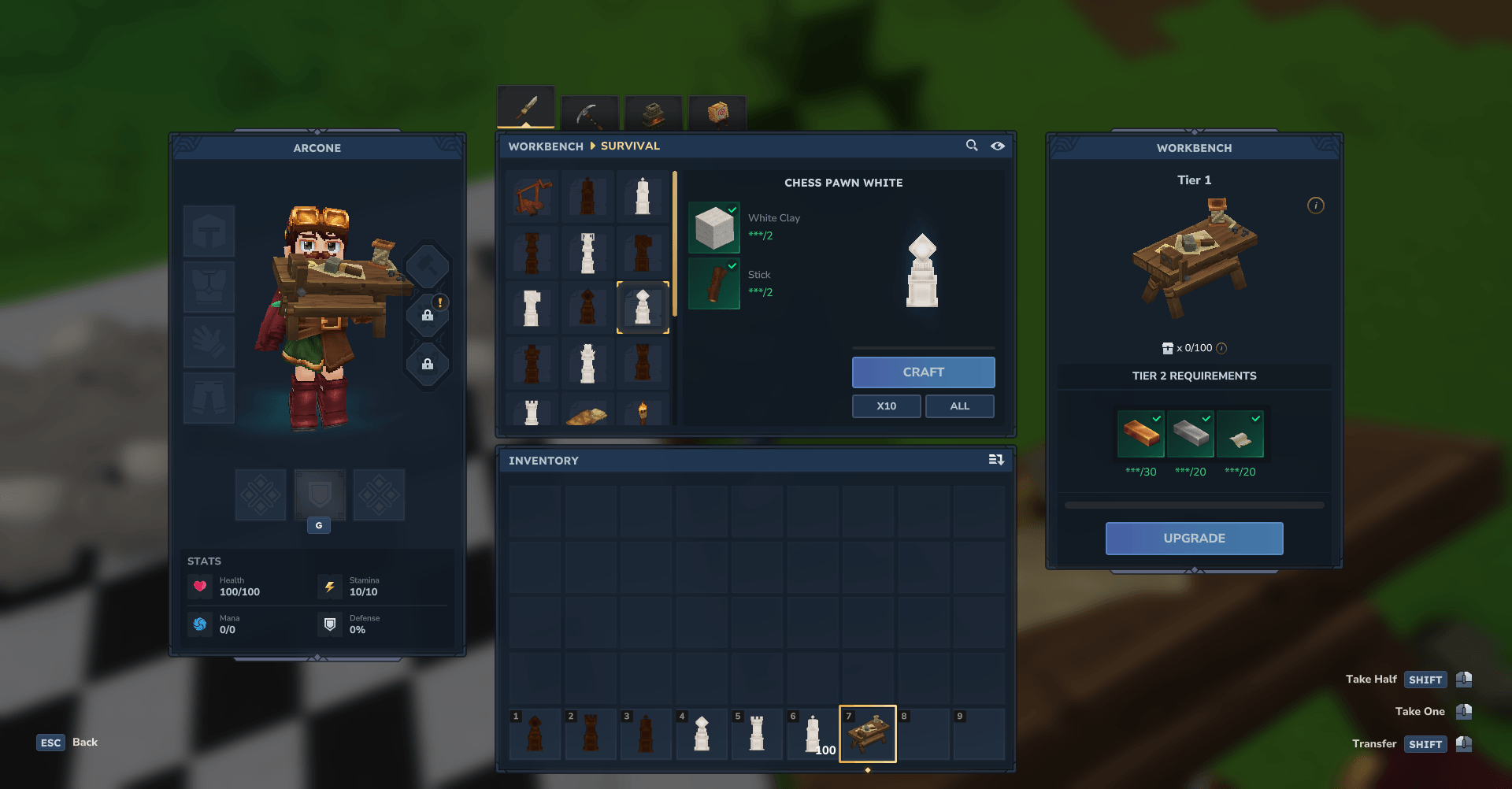The width and height of the screenshot is (1512, 789).
Task: Select the wooden catapult recipe
Action: pyautogui.click(x=532, y=196)
